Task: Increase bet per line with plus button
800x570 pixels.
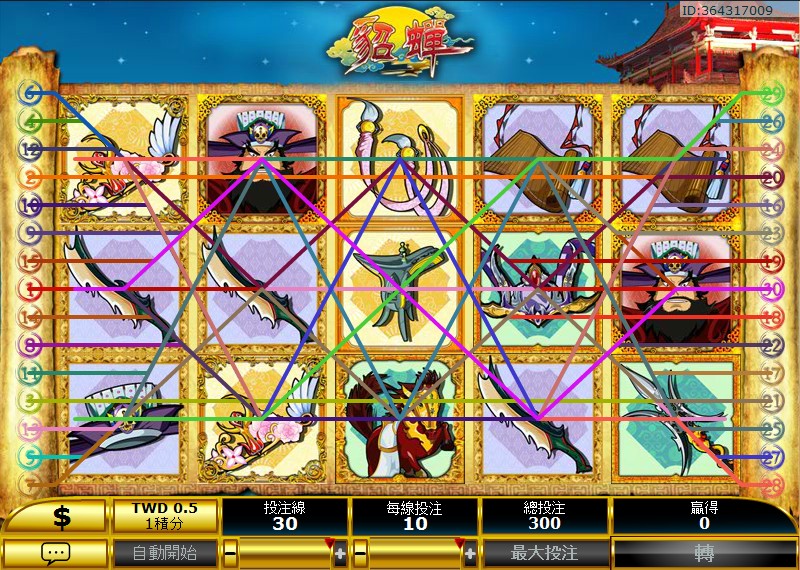Action: [470, 552]
